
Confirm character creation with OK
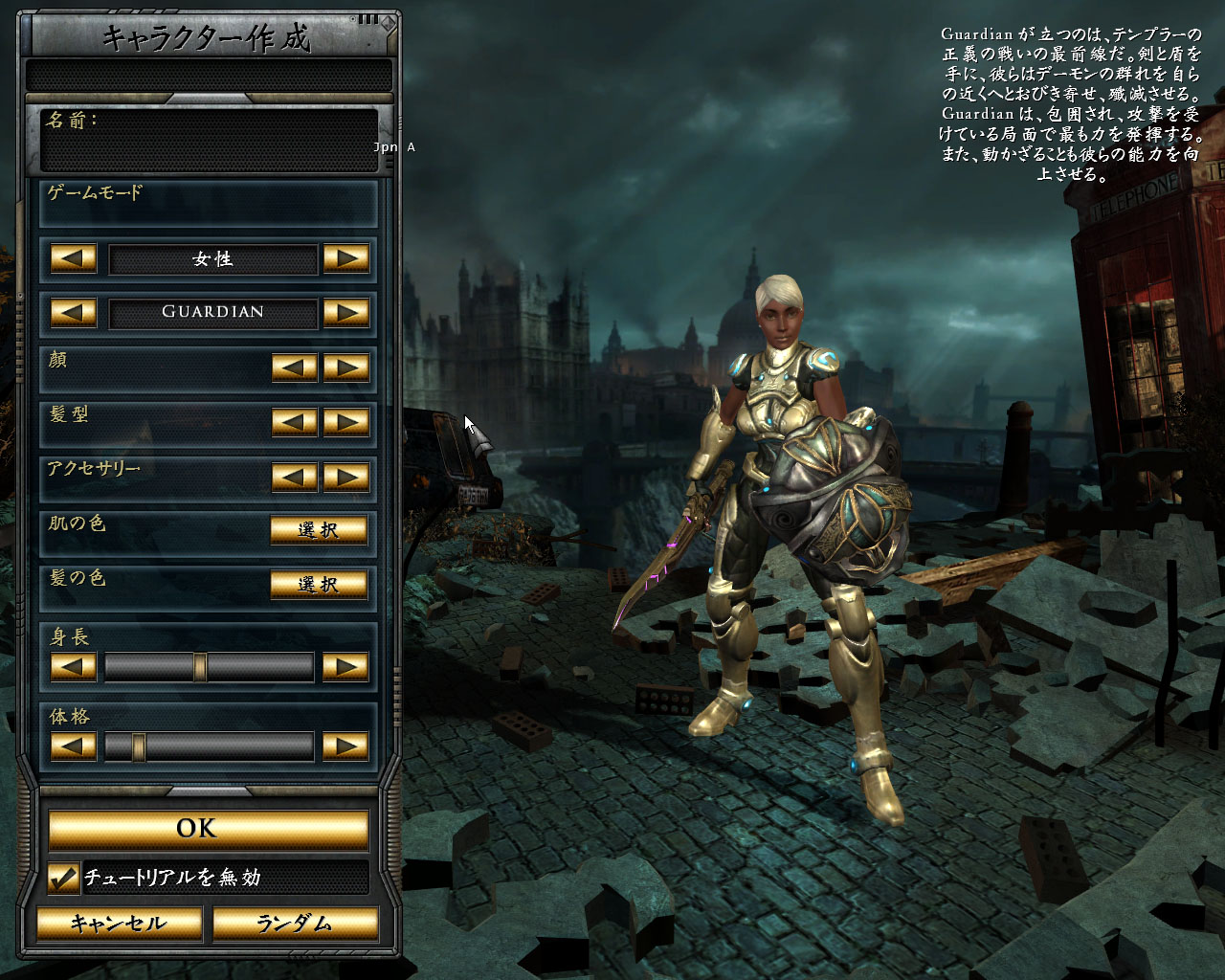208,829
